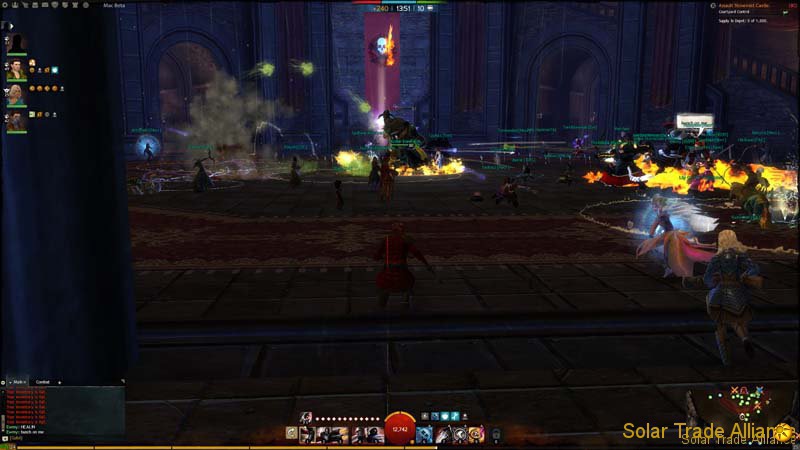Activate the weapon swap icon left of skills
Image resolution: width=800 pixels, height=450 pixels.
291,434
